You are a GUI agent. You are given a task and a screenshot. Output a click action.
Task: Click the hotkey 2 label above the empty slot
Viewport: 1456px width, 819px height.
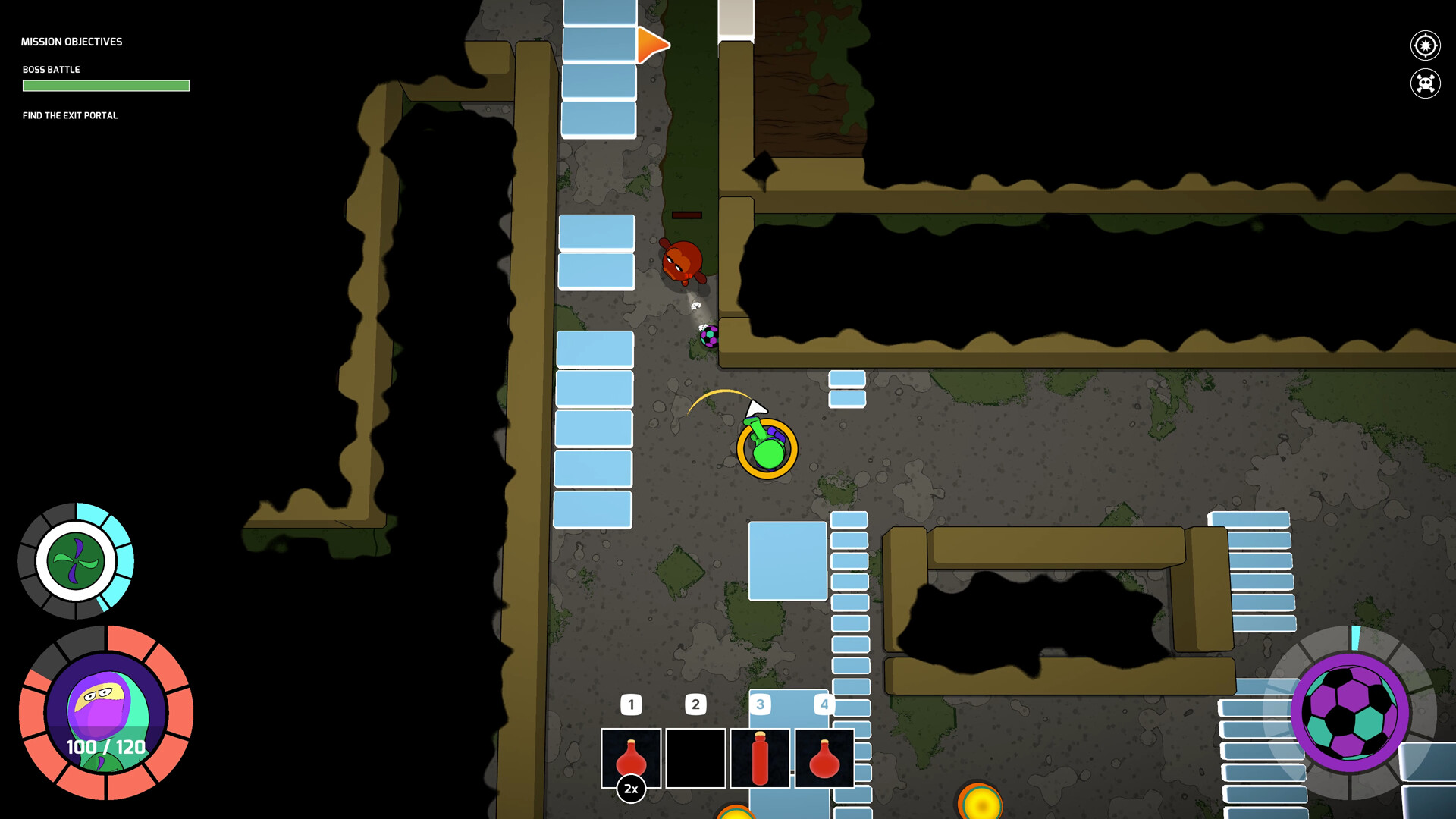[695, 704]
